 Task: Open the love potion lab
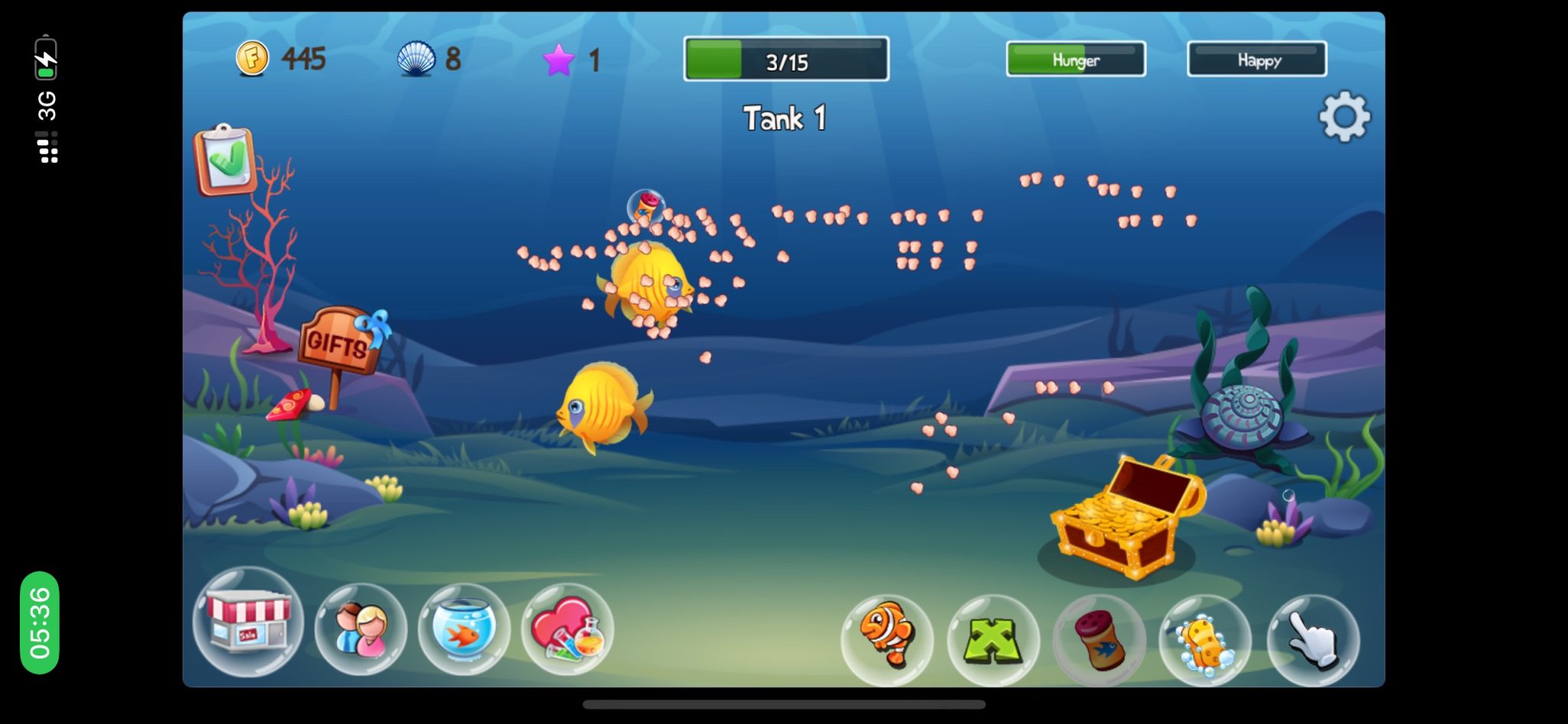[x=567, y=630]
